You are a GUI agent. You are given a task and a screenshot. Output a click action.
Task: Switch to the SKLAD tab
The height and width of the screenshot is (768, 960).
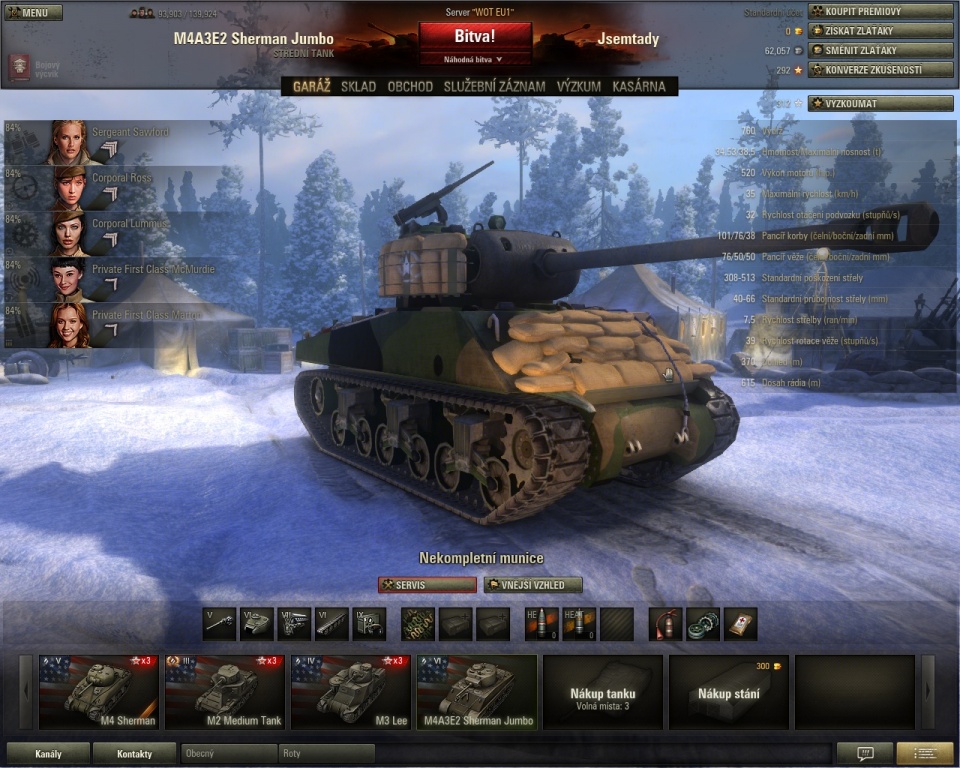[x=358, y=87]
